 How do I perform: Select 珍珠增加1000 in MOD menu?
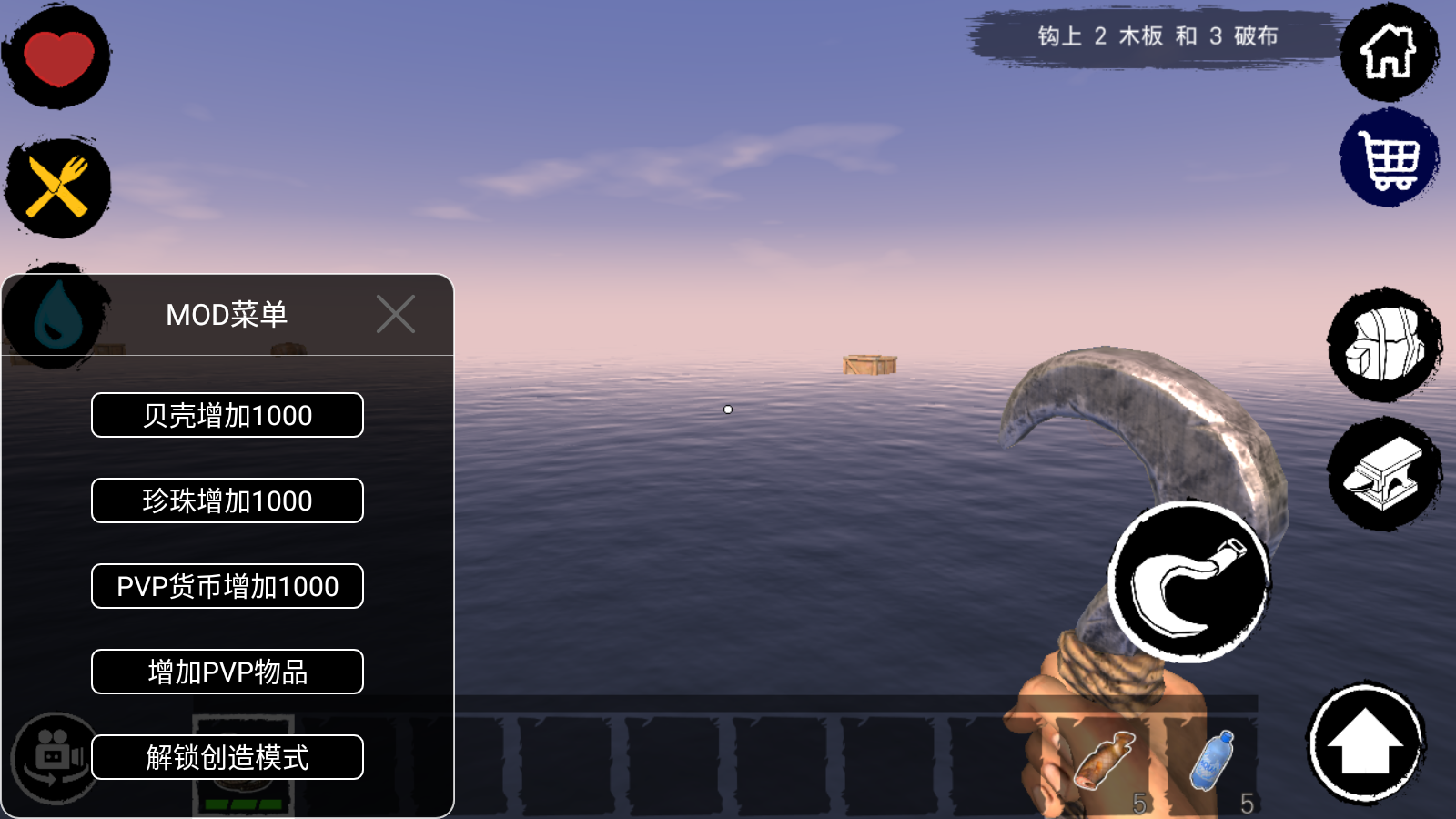tap(227, 500)
